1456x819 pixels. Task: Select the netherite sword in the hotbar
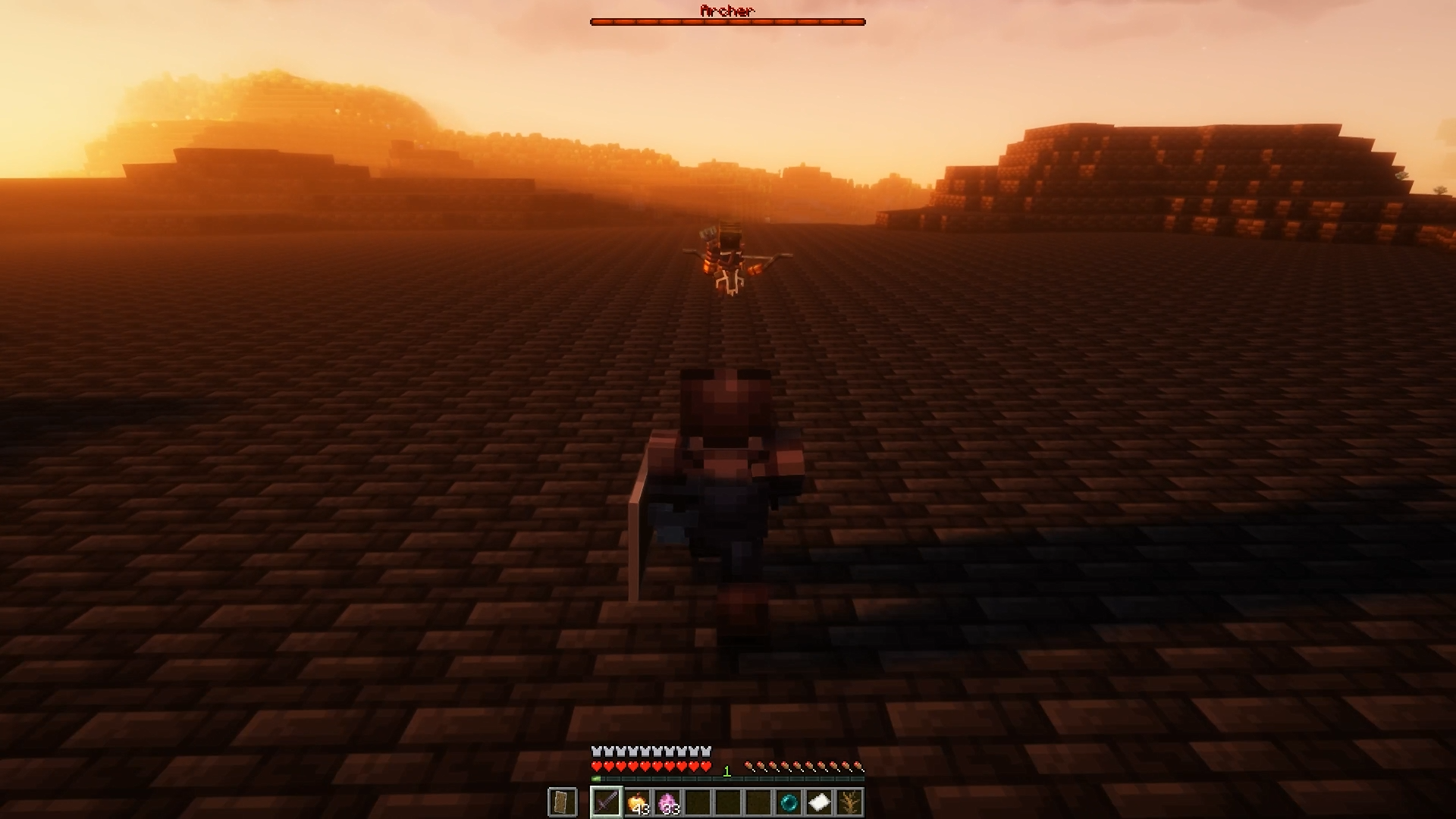(607, 800)
